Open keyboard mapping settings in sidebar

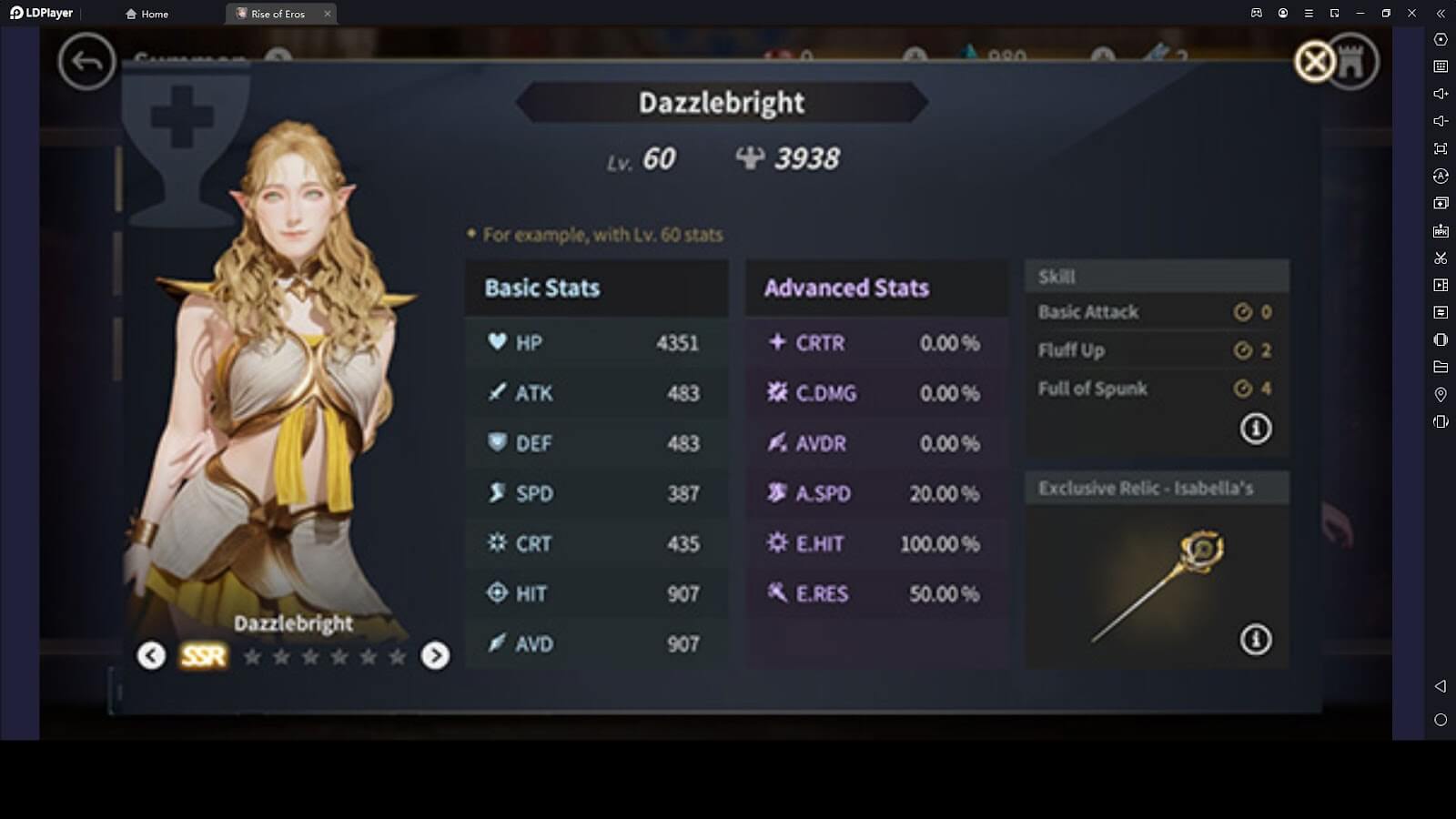pos(1441,66)
